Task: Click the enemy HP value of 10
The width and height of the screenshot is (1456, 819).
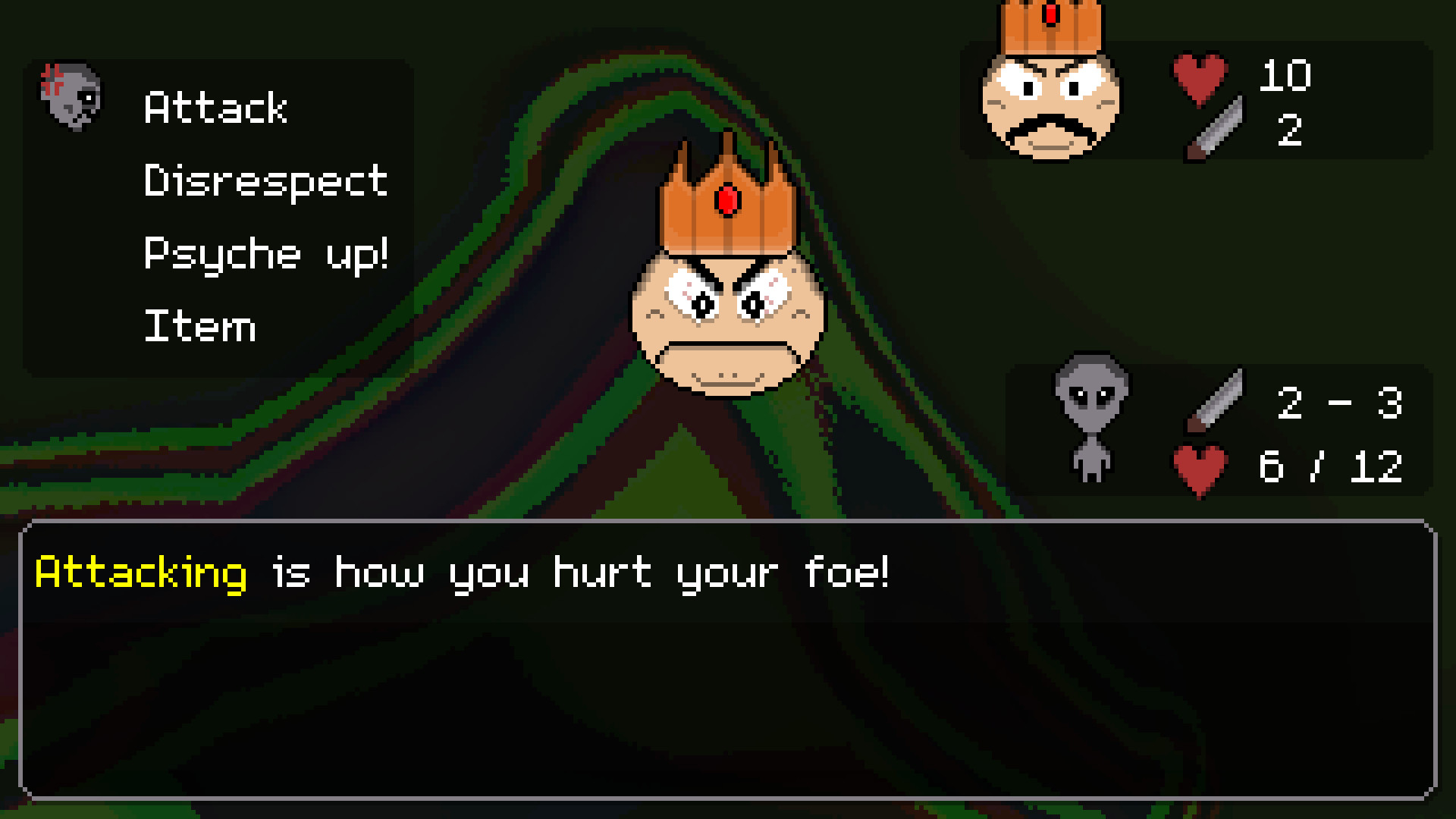Action: [1285, 76]
